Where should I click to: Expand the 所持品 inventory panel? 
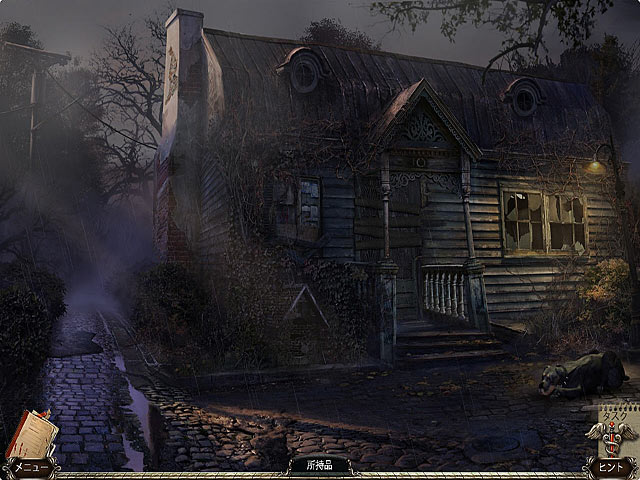(x=319, y=465)
